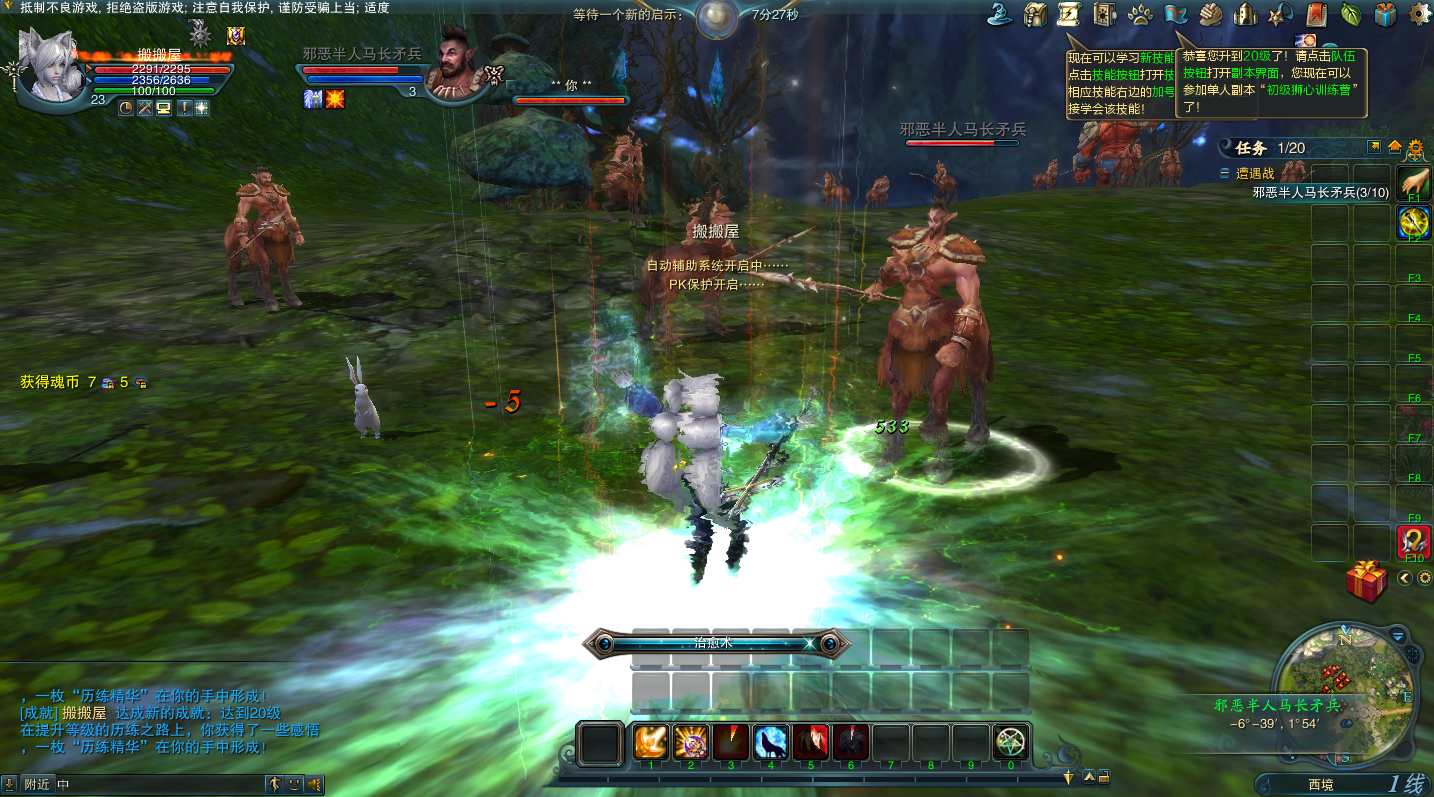Viewport: 1434px width, 797px height.
Task: Activate the howling wolf skill in slot 4
Action: [x=770, y=742]
